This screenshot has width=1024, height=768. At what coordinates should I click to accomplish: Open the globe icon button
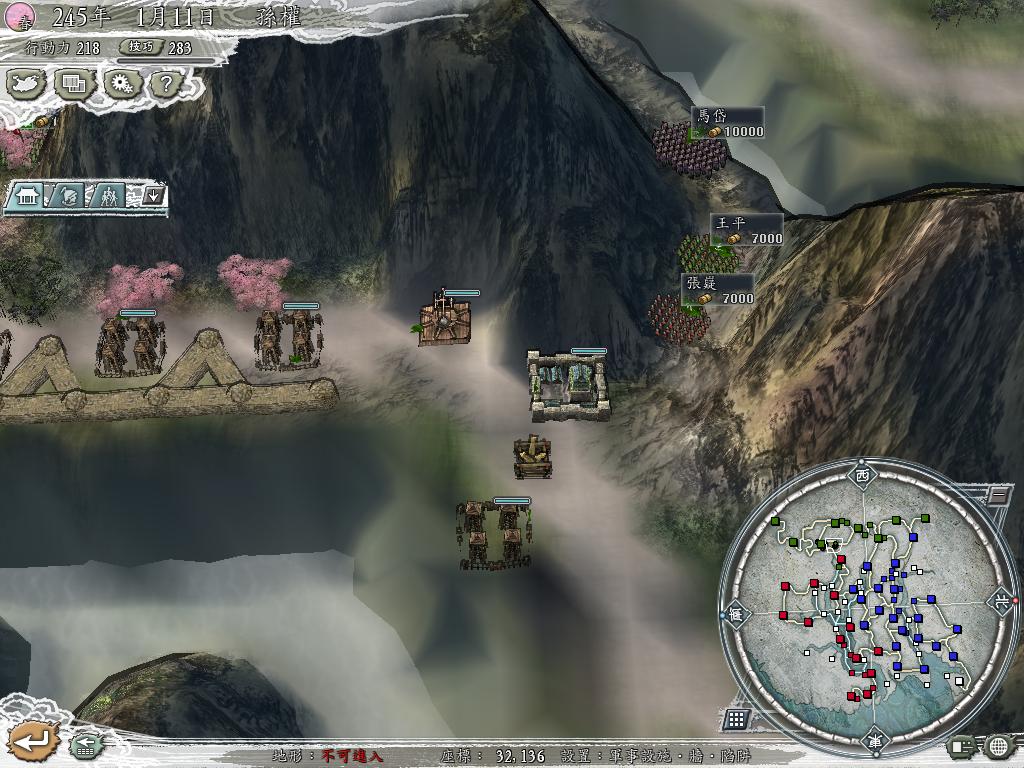tap(998, 745)
